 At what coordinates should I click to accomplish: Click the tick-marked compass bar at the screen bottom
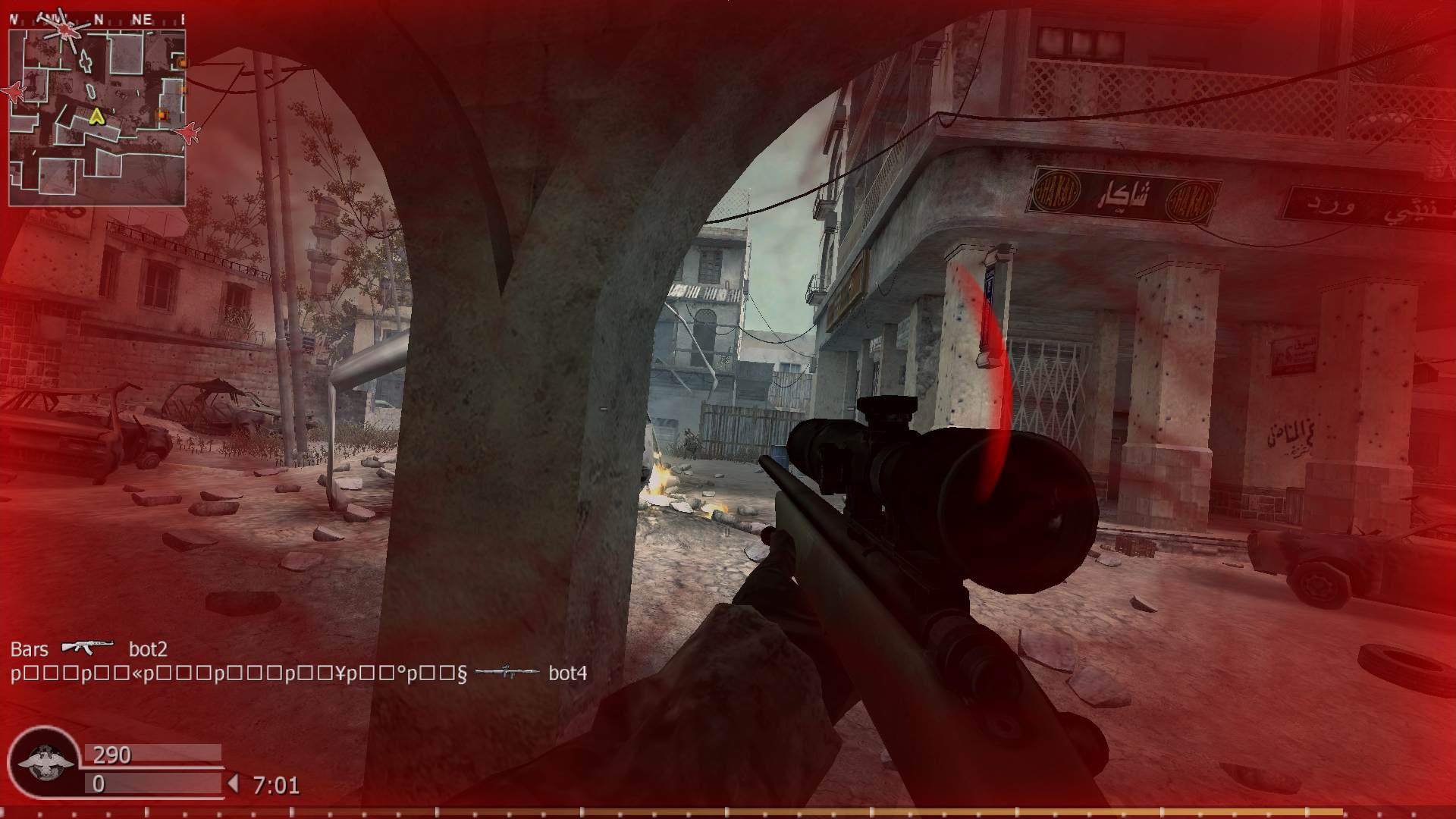pyautogui.click(x=728, y=811)
